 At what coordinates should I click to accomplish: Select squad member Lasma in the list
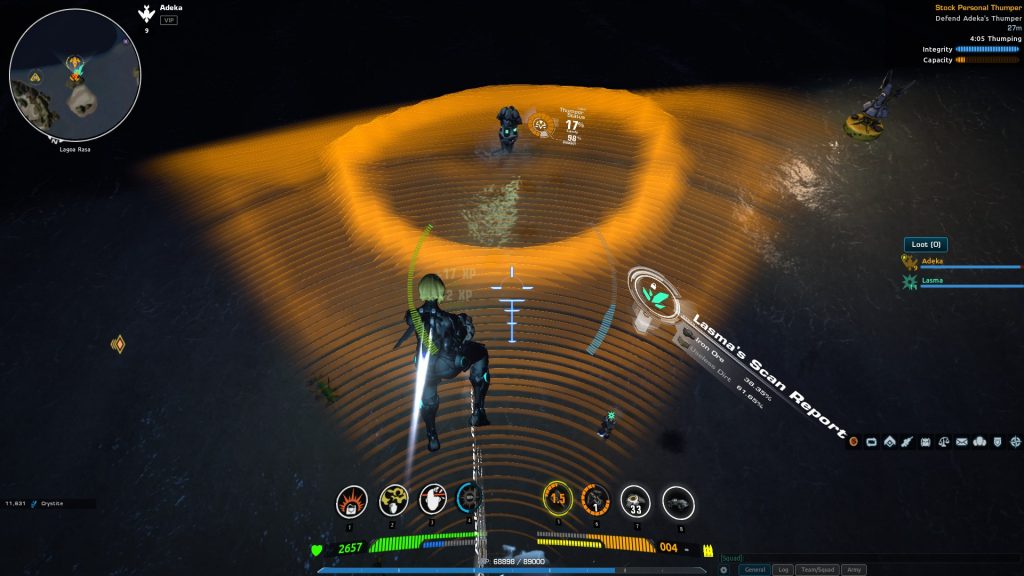(x=932, y=283)
